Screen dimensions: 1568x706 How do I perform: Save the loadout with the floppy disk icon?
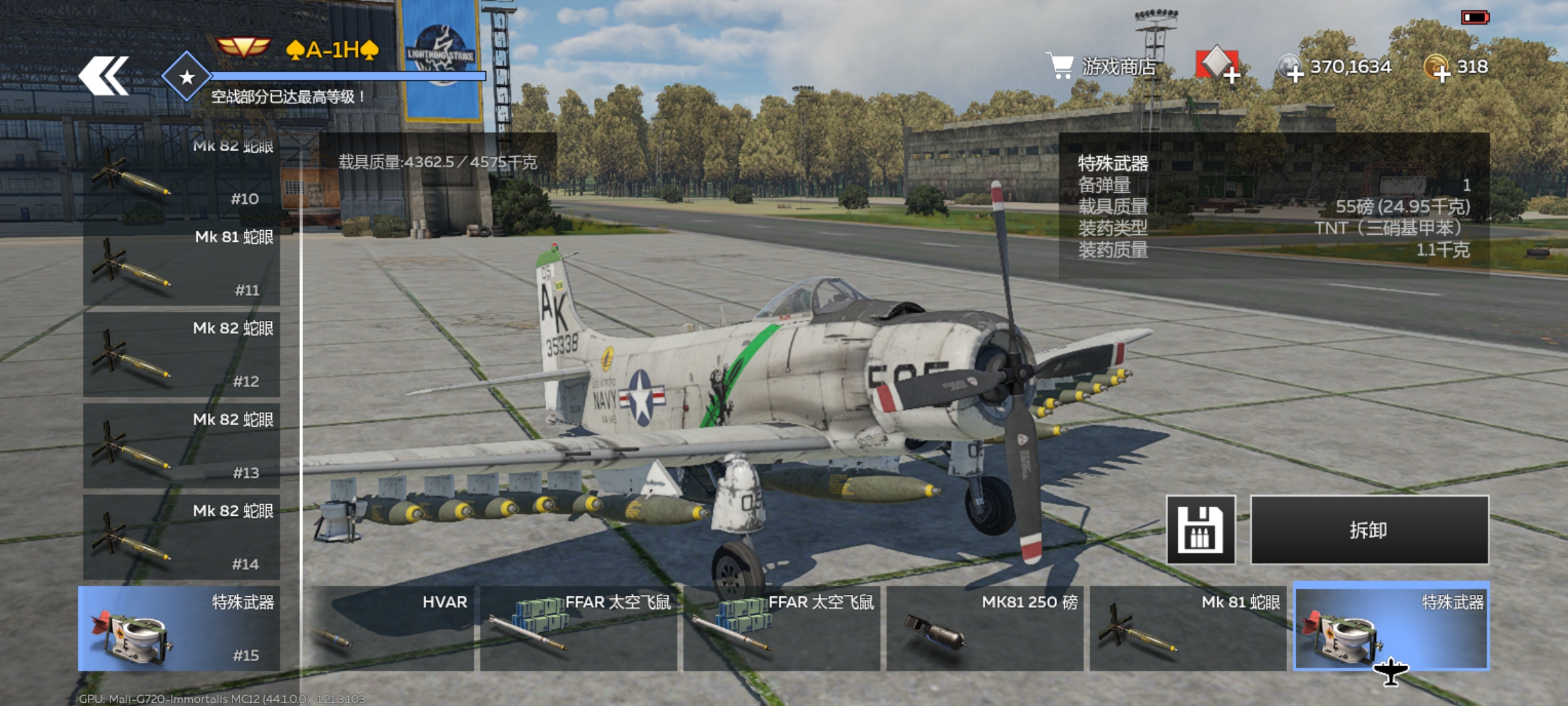(1201, 529)
